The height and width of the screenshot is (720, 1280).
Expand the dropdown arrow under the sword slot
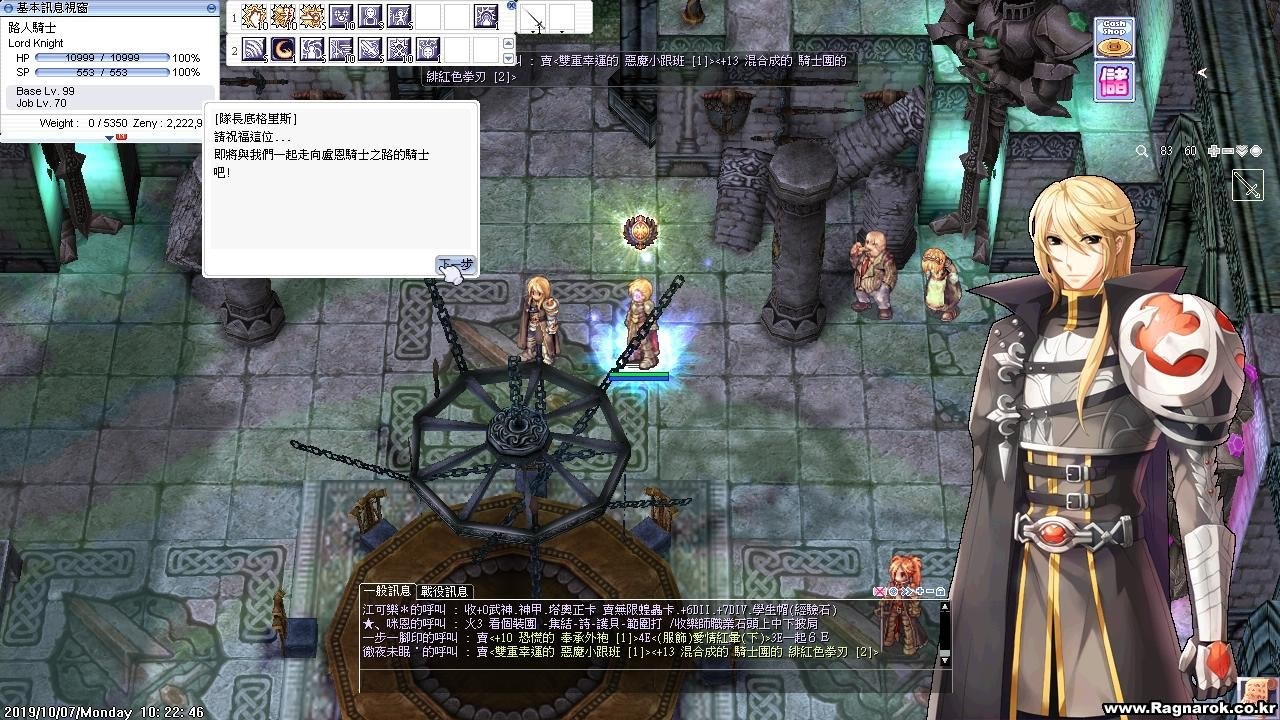click(x=534, y=30)
